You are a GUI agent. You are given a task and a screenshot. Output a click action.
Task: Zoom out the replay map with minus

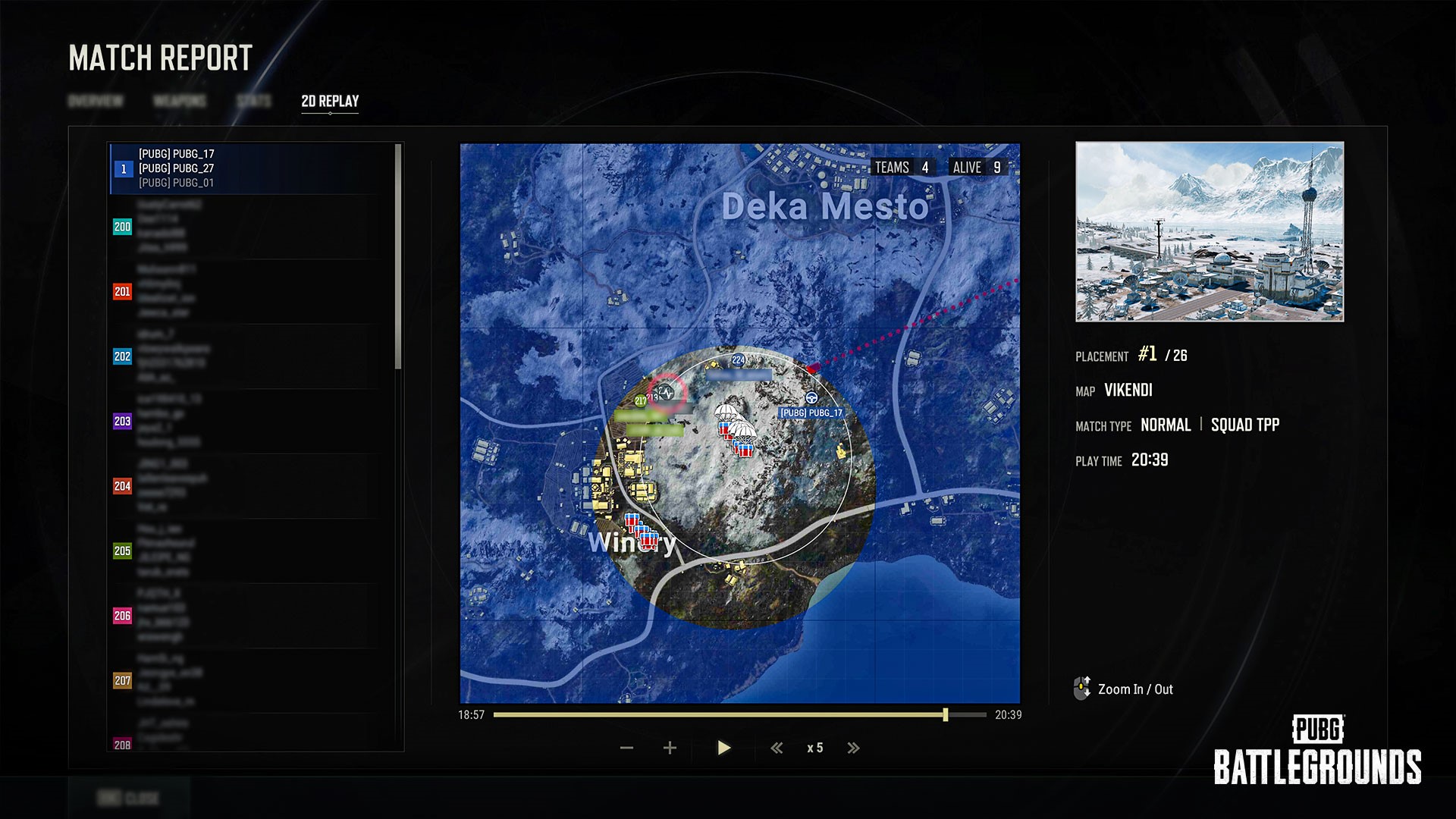coord(626,748)
